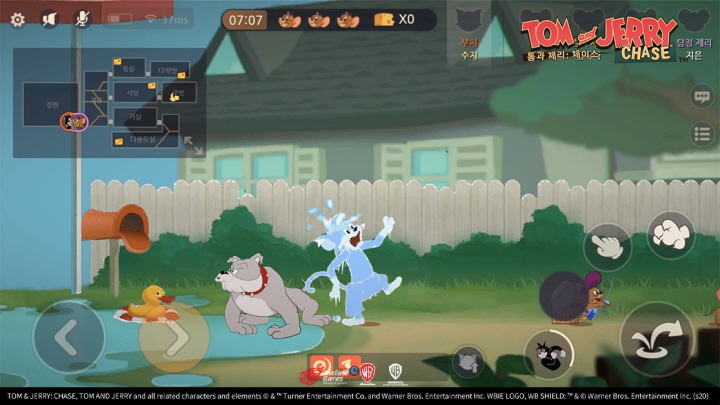Activate the black cat skill icon

tap(548, 355)
